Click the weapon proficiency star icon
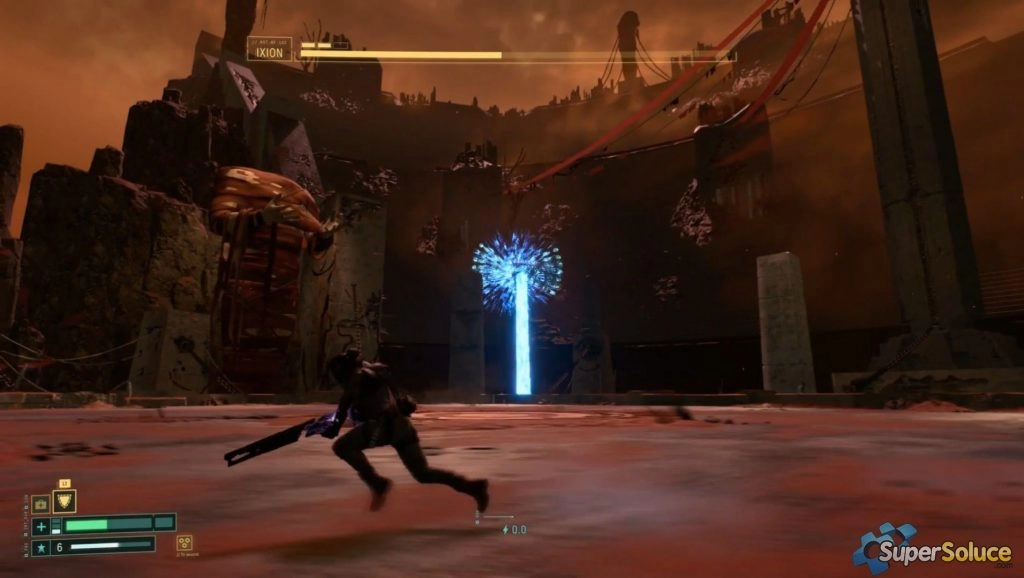The image size is (1024, 578). point(41,547)
